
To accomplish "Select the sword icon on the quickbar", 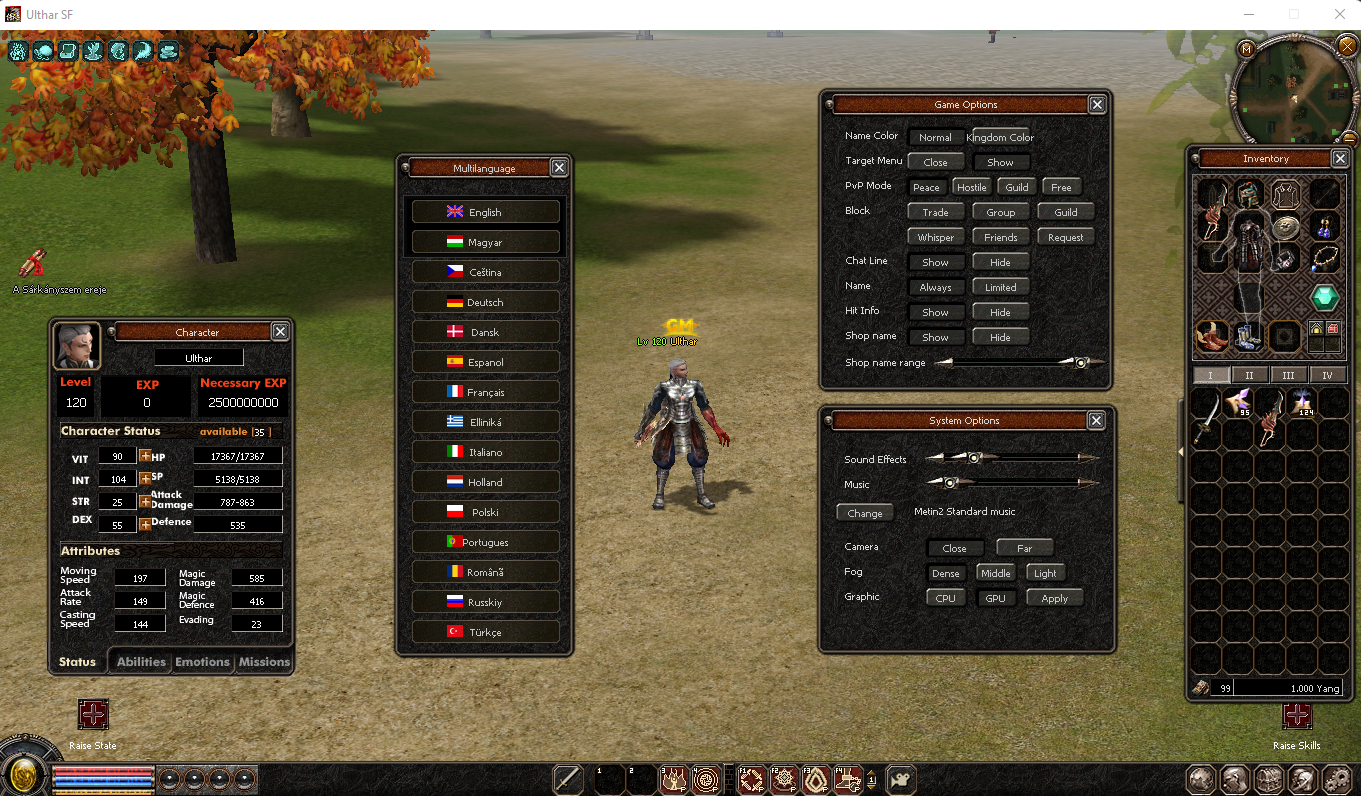I will [x=566, y=778].
